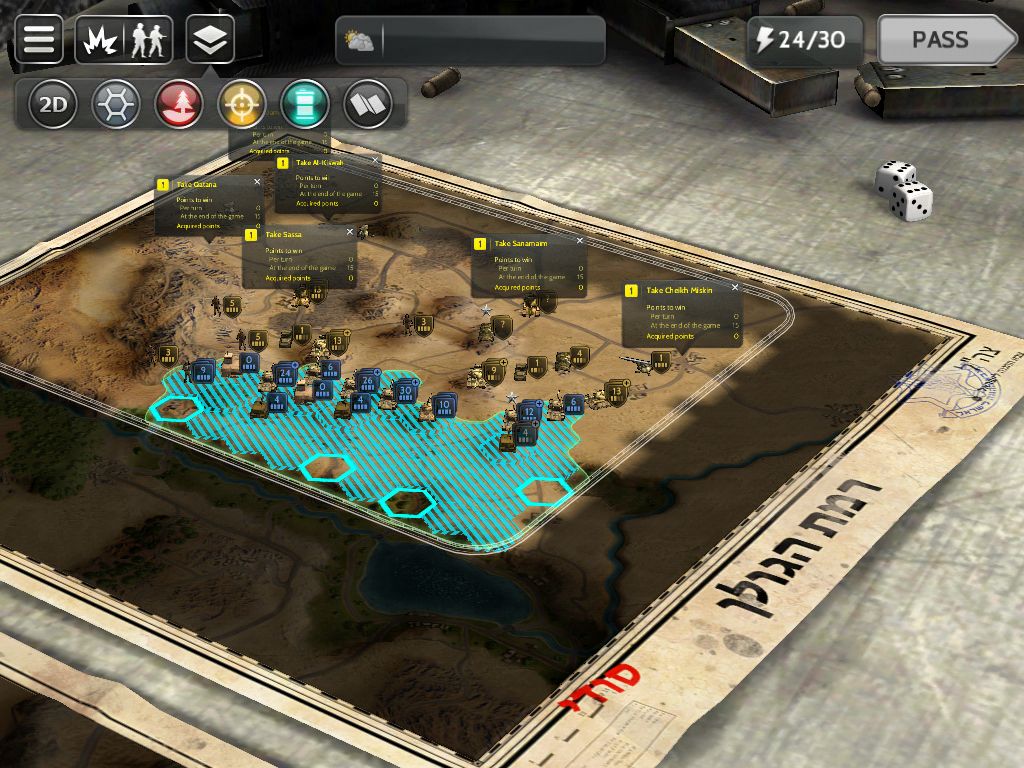This screenshot has height=768, width=1024.
Task: Switch the map to 2D view
Action: tap(53, 104)
